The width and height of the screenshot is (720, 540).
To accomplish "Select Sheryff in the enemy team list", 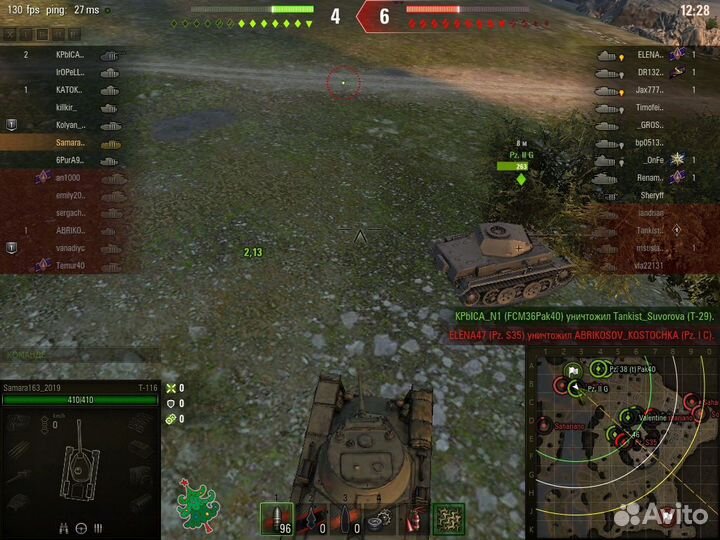I will click(x=640, y=196).
